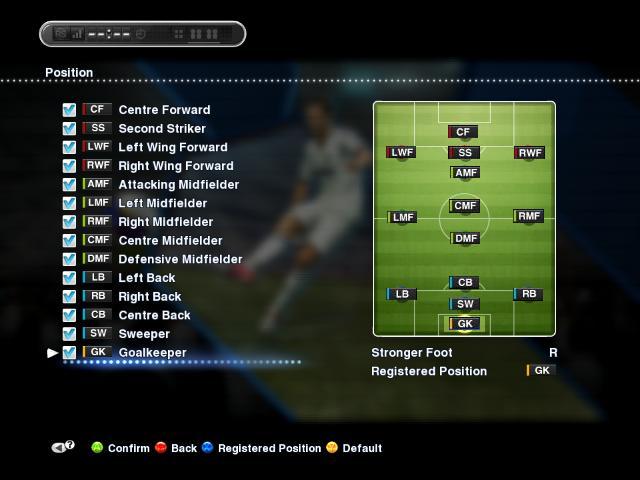The height and width of the screenshot is (480, 640).
Task: Choose the LWF marker on the pitch
Action: (x=401, y=153)
